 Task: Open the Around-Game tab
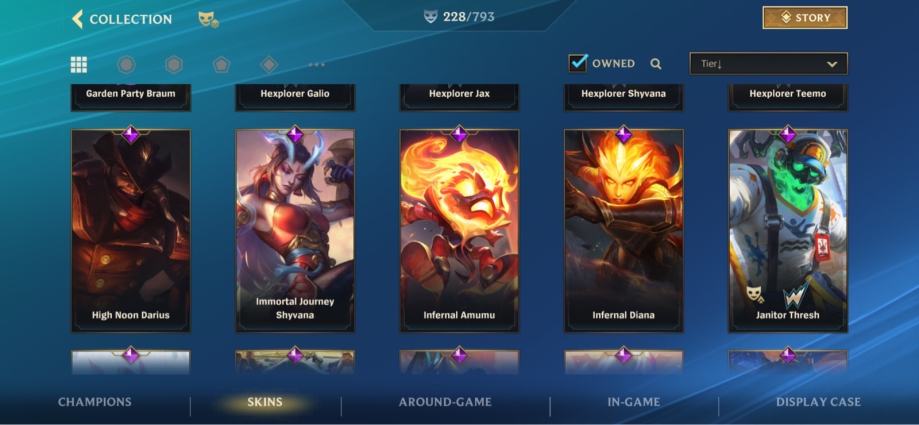click(x=445, y=402)
